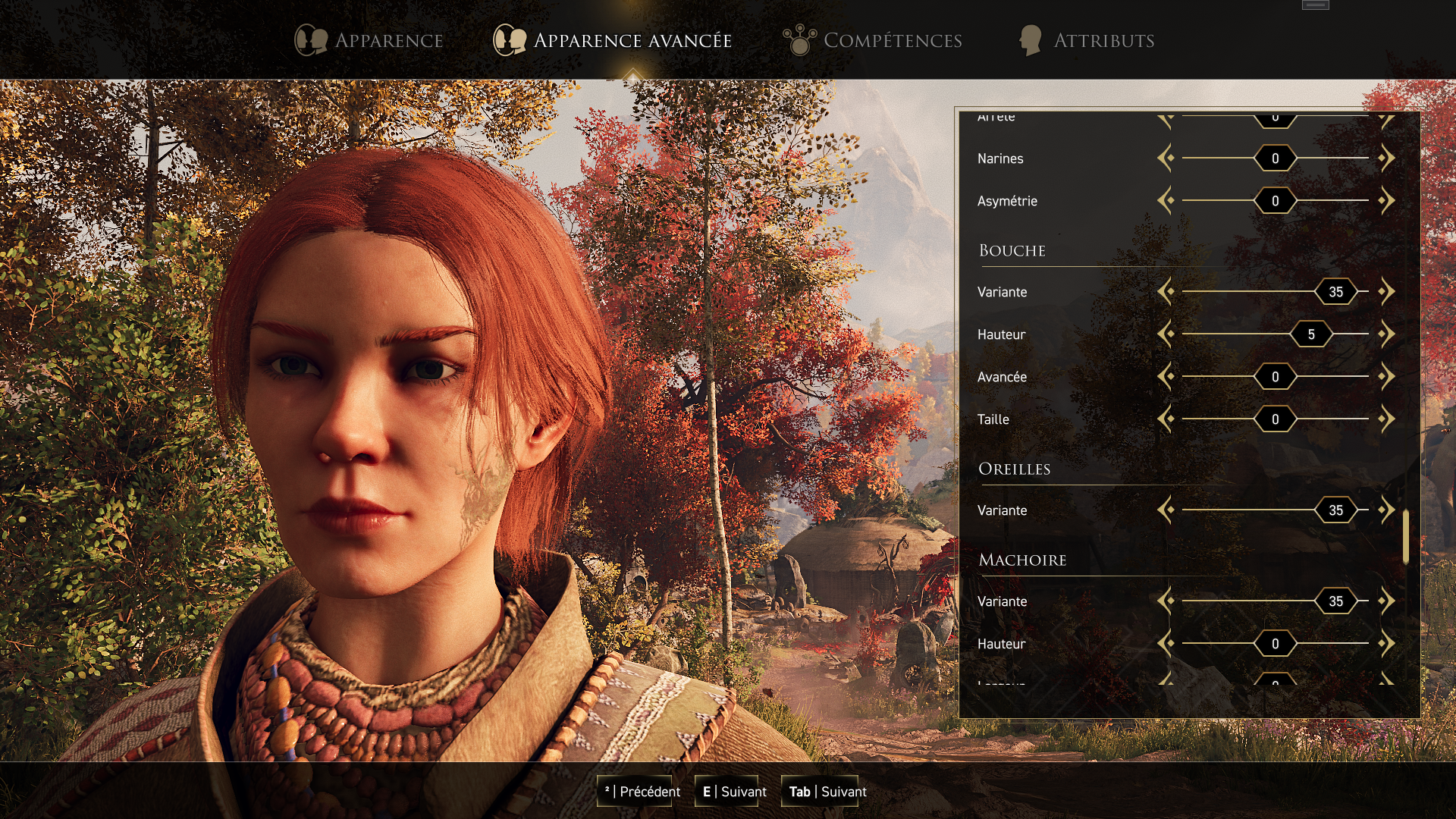1456x819 pixels.
Task: Click the left chevron beside Taille
Action: coord(1167,419)
